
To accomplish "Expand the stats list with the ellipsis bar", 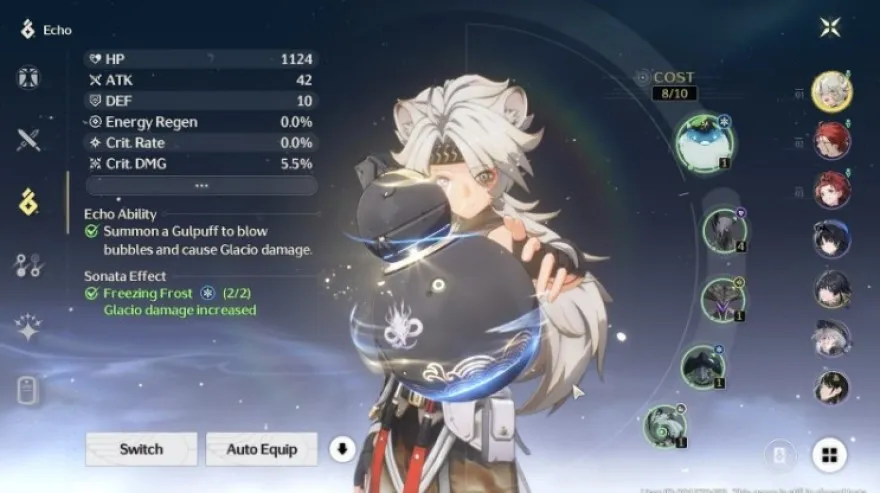I will pos(201,186).
